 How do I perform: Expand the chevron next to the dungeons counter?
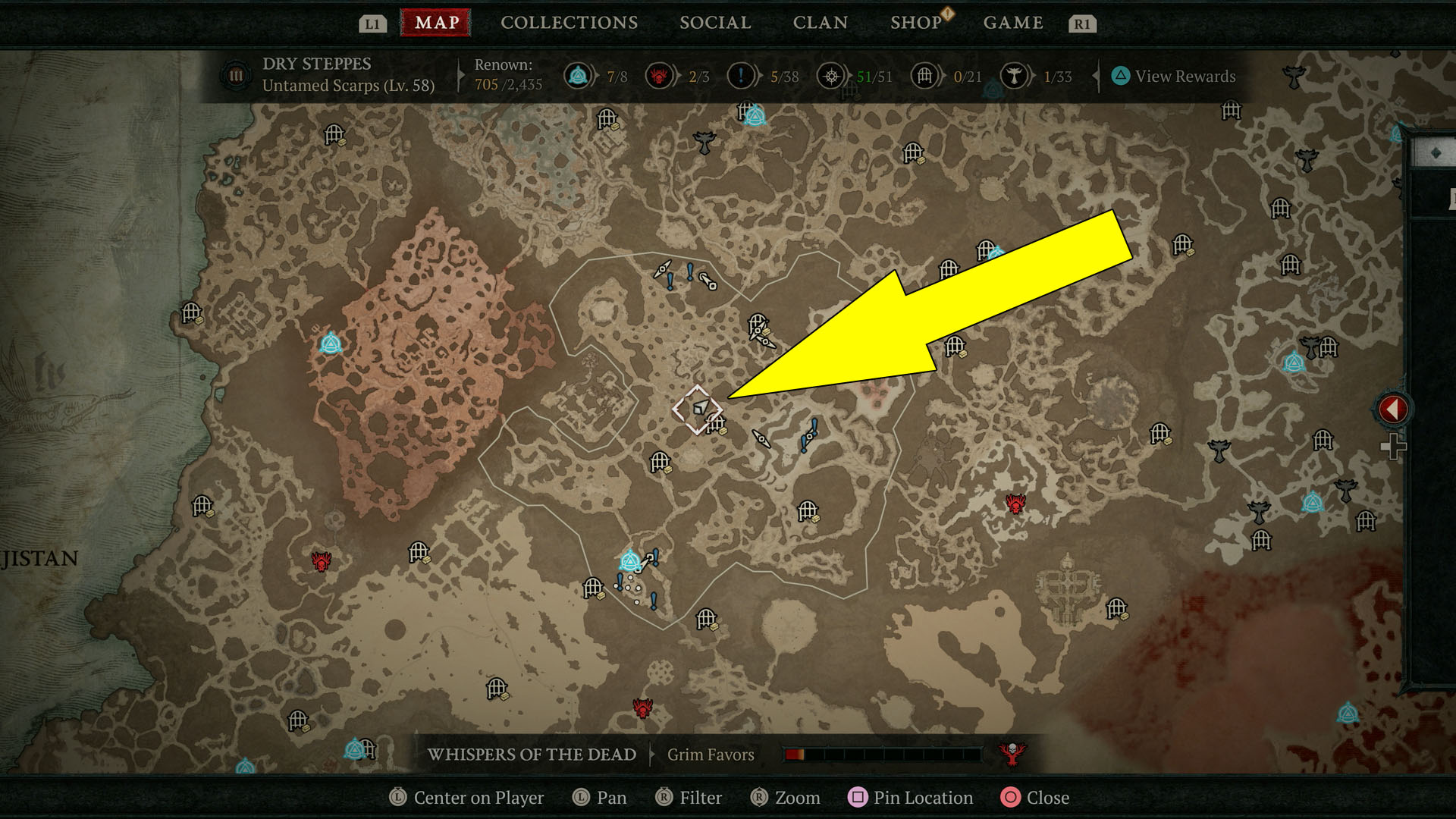coord(943,76)
